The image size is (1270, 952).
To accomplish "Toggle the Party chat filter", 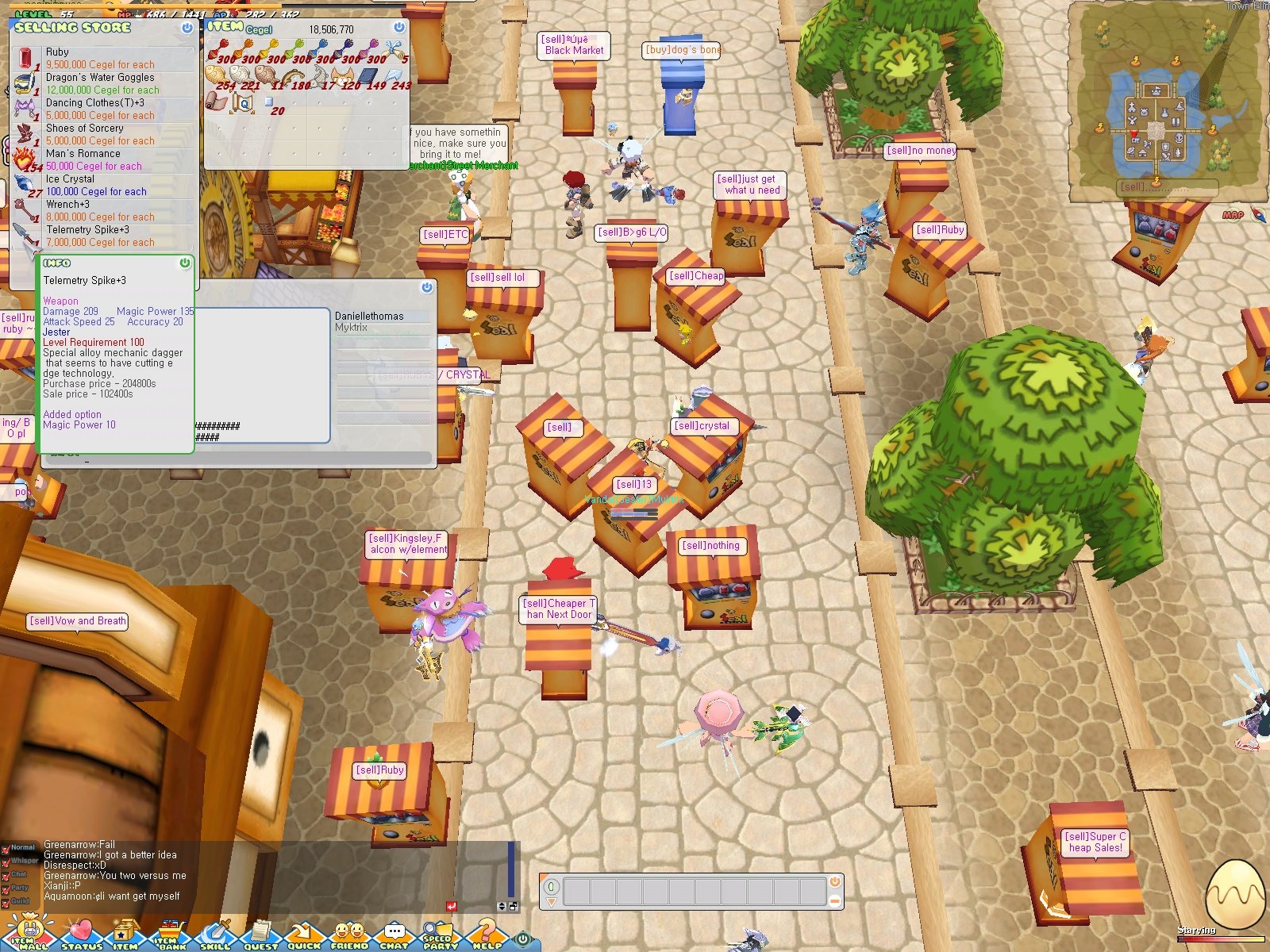I will 6,889.
